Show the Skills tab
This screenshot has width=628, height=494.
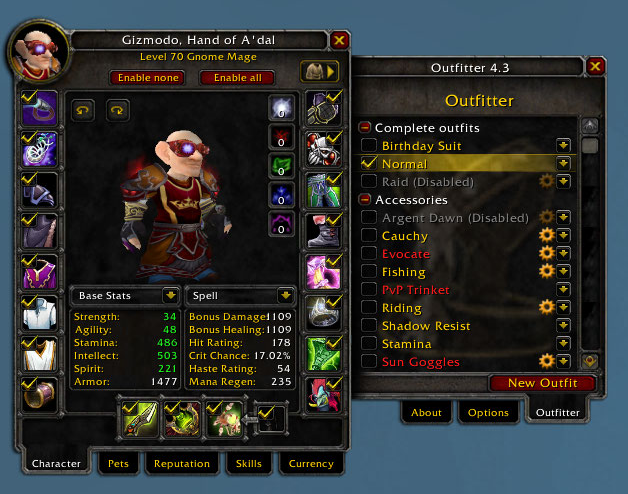(x=247, y=464)
